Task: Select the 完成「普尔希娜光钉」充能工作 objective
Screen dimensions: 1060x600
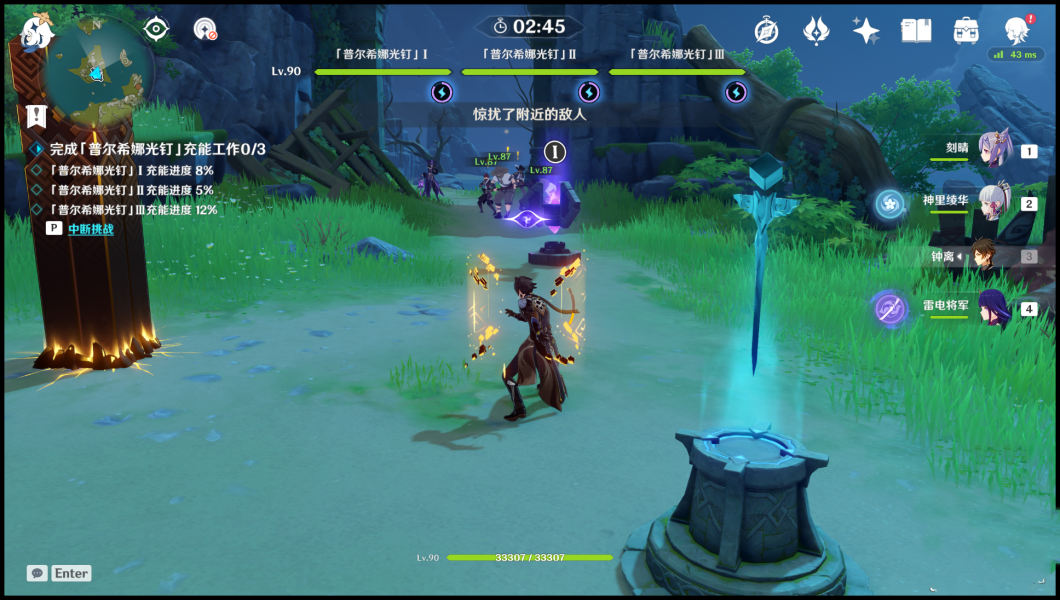Action: pyautogui.click(x=157, y=149)
